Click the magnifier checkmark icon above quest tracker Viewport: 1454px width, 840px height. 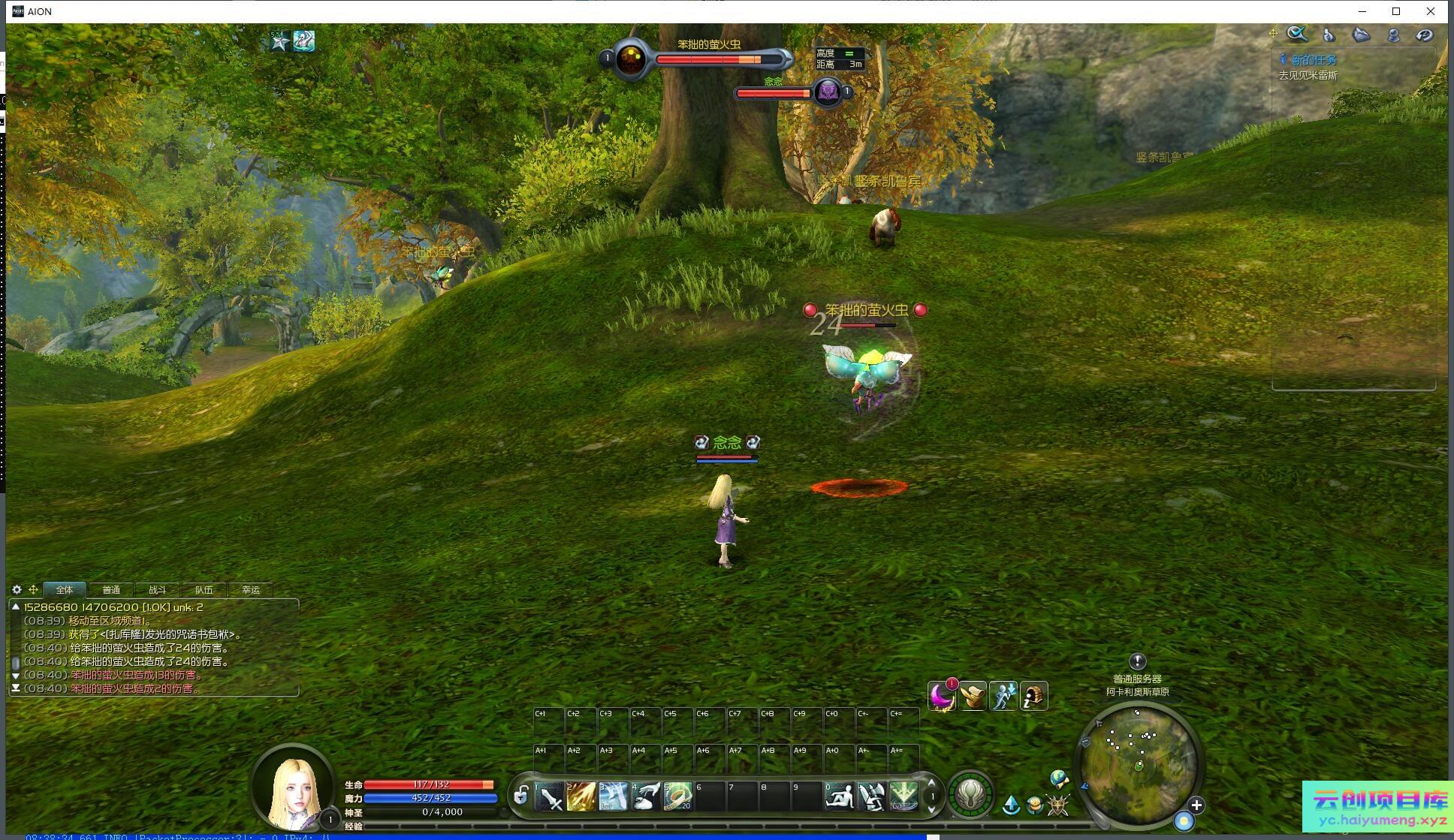tap(1297, 35)
